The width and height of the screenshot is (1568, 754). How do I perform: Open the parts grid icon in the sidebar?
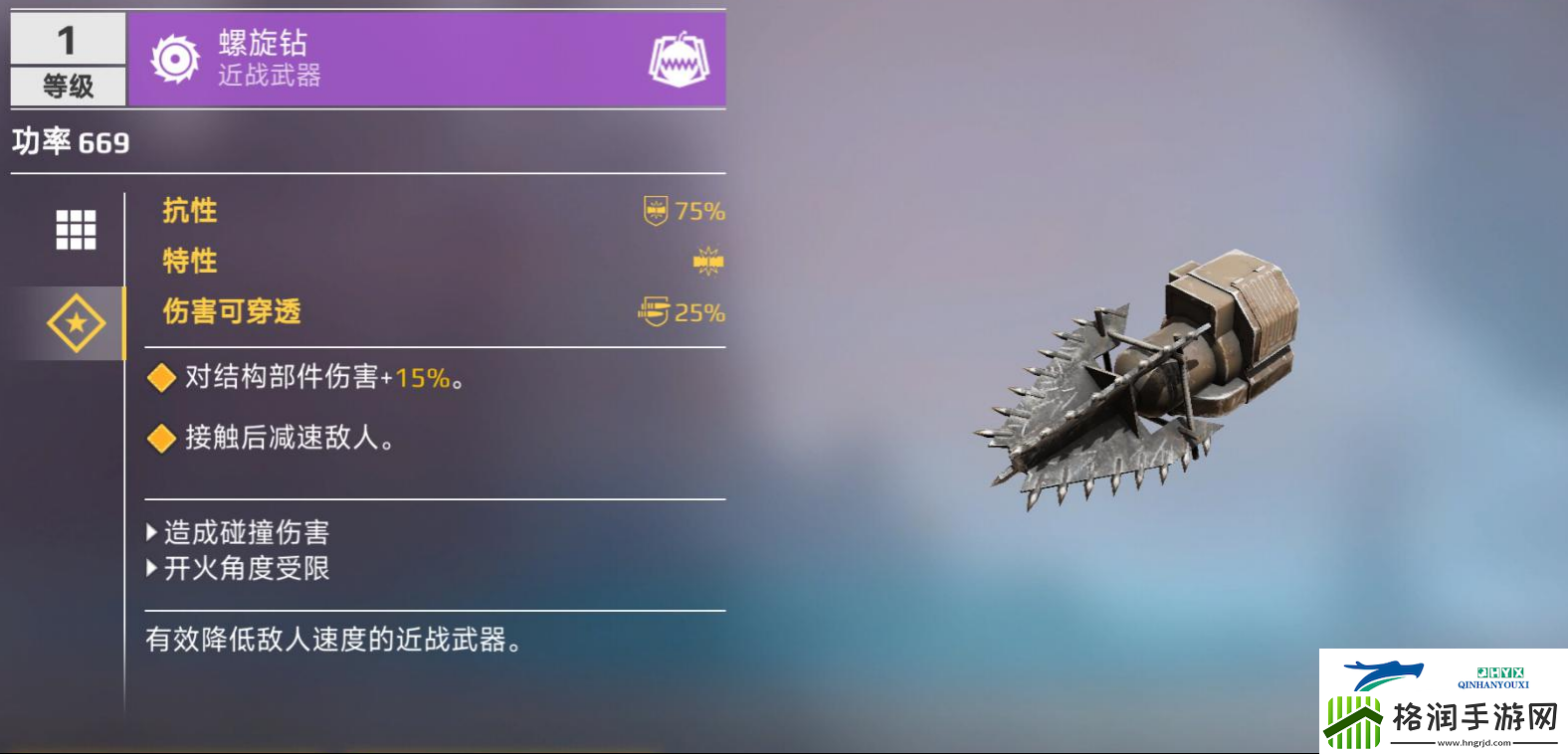pos(73,228)
